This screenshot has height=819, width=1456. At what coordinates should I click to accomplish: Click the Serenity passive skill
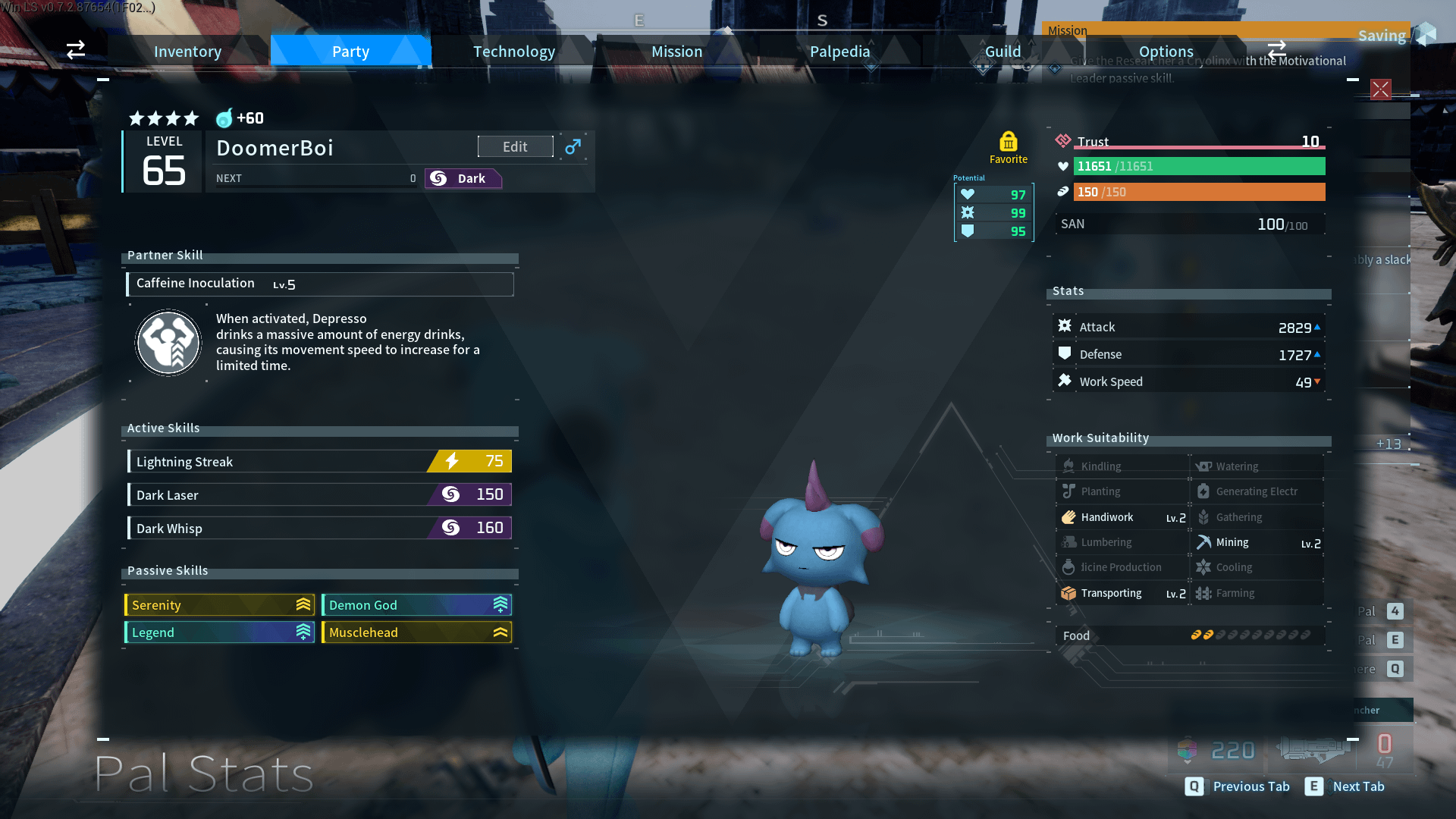pyautogui.click(x=219, y=605)
